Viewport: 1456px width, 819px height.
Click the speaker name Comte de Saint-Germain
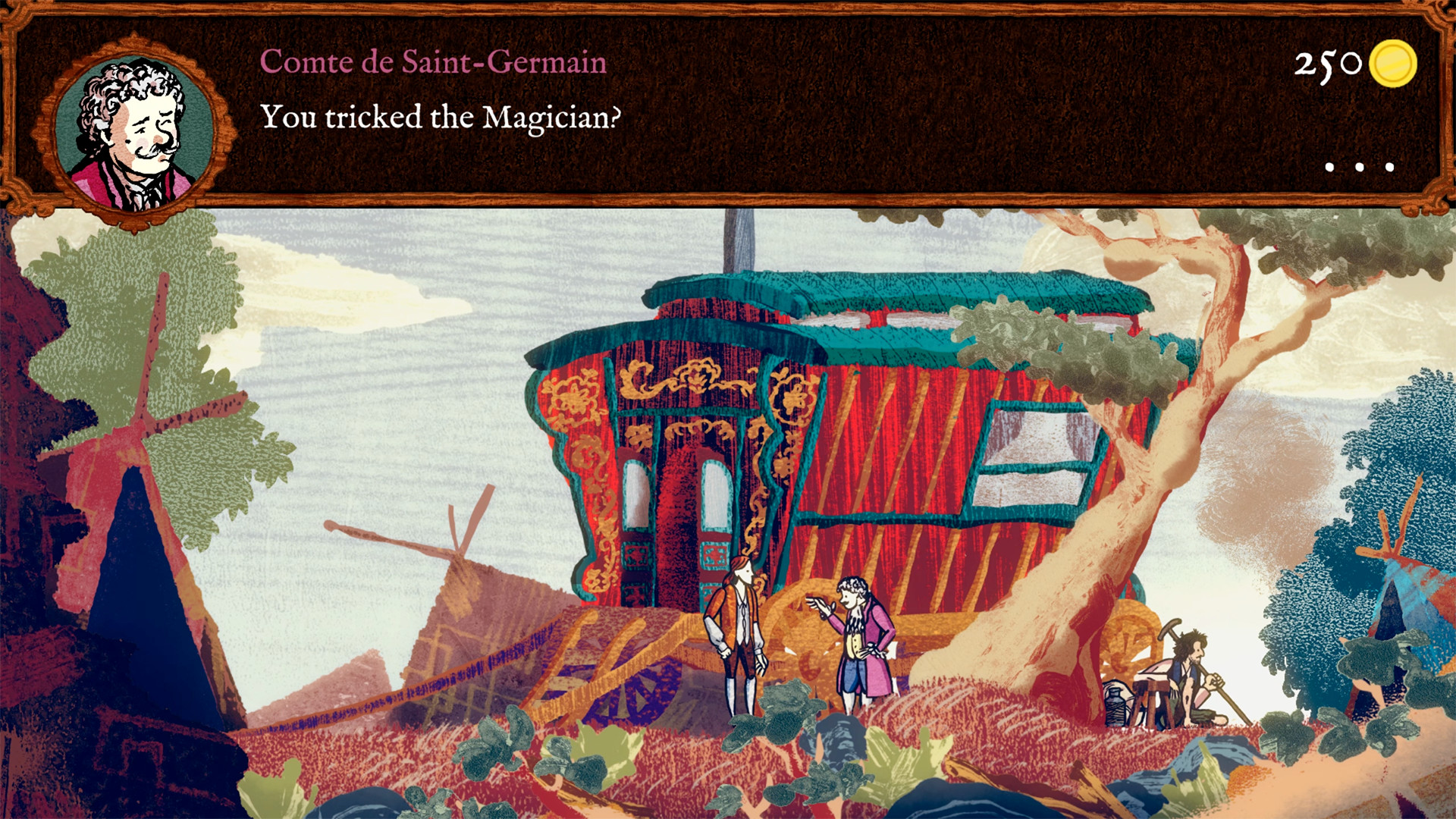tap(432, 62)
